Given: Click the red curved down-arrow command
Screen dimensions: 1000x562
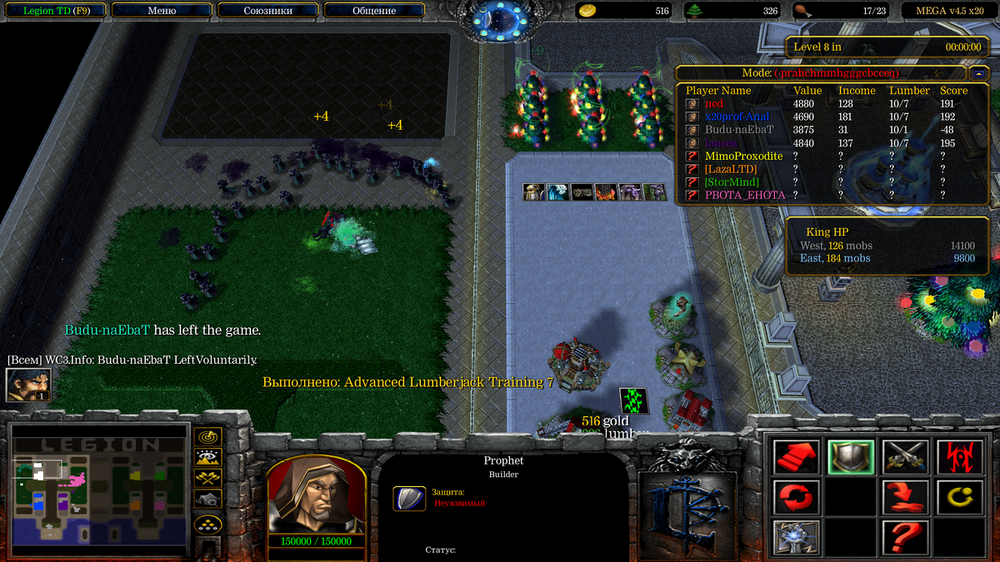Looking at the screenshot, I should (905, 496).
